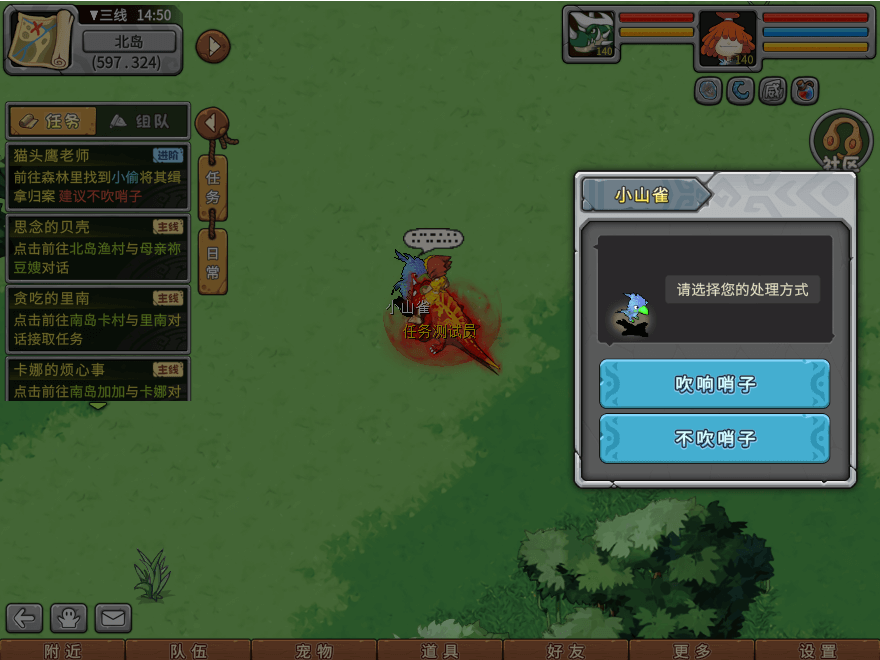Click the blue crescent moon icon
This screenshot has width=880, height=660.
point(741,91)
